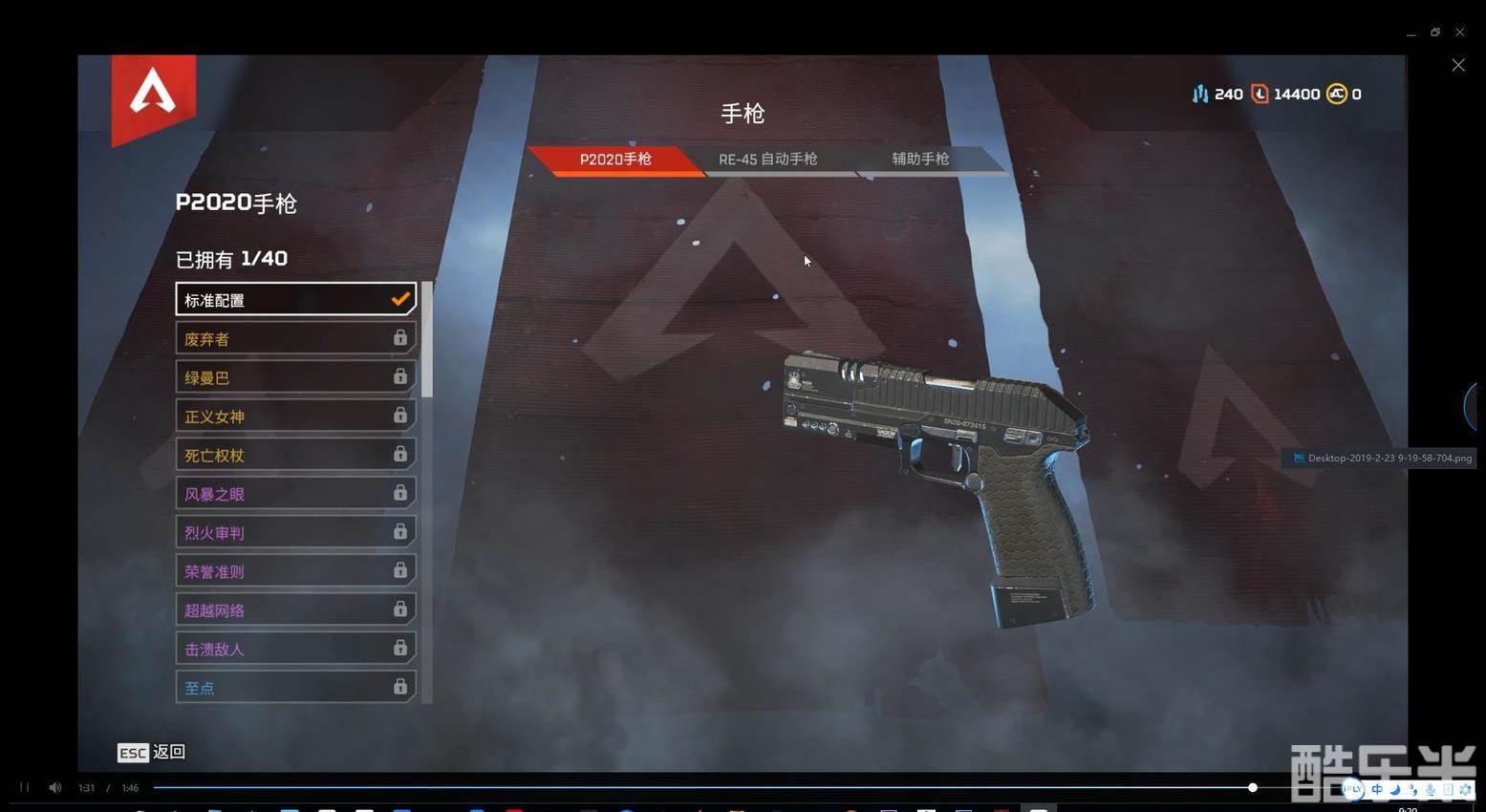
Task: Choose the 标准配置 skin
Action: (x=295, y=300)
